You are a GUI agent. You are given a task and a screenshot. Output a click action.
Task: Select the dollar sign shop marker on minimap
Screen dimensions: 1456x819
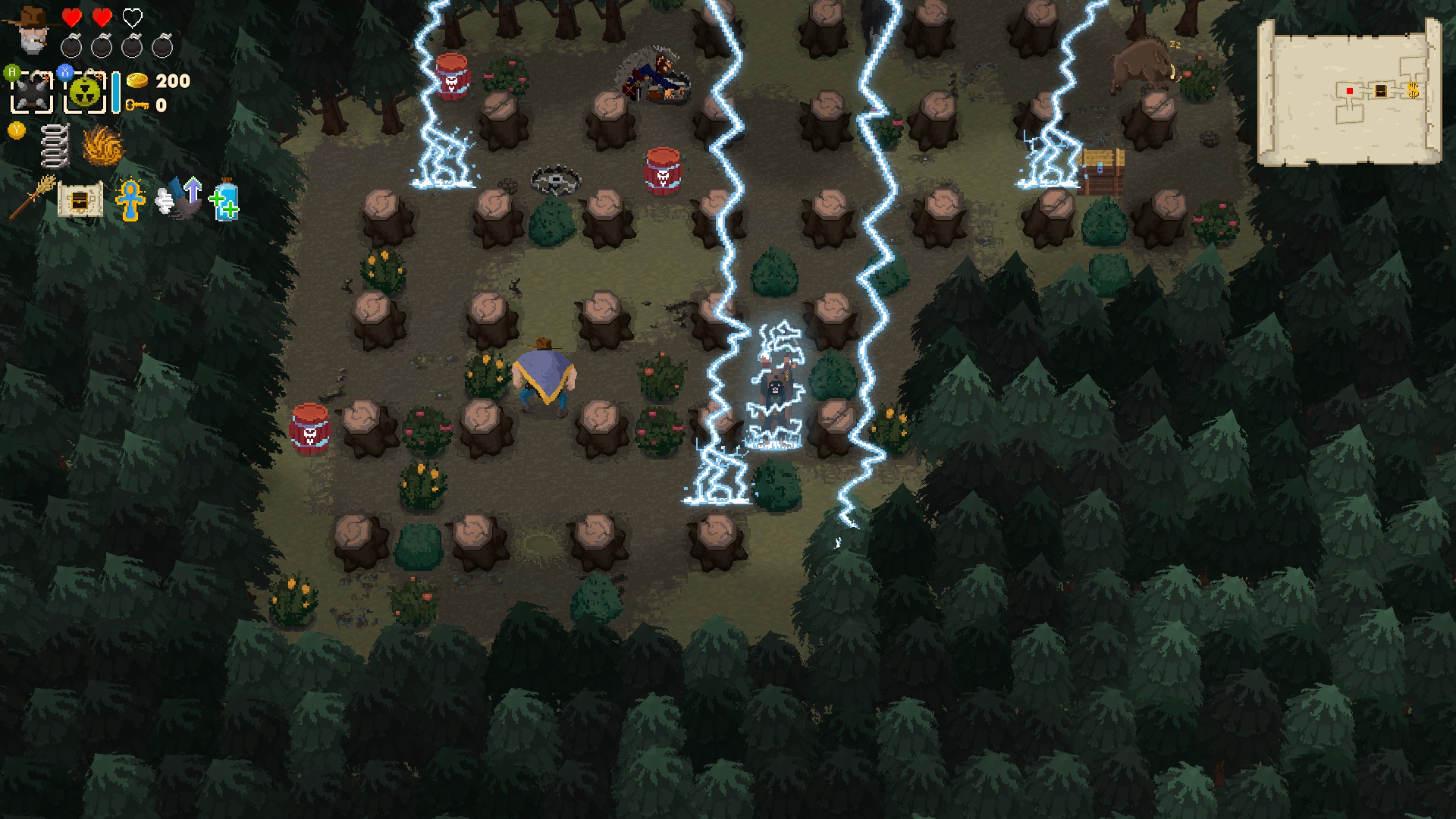pos(1412,91)
